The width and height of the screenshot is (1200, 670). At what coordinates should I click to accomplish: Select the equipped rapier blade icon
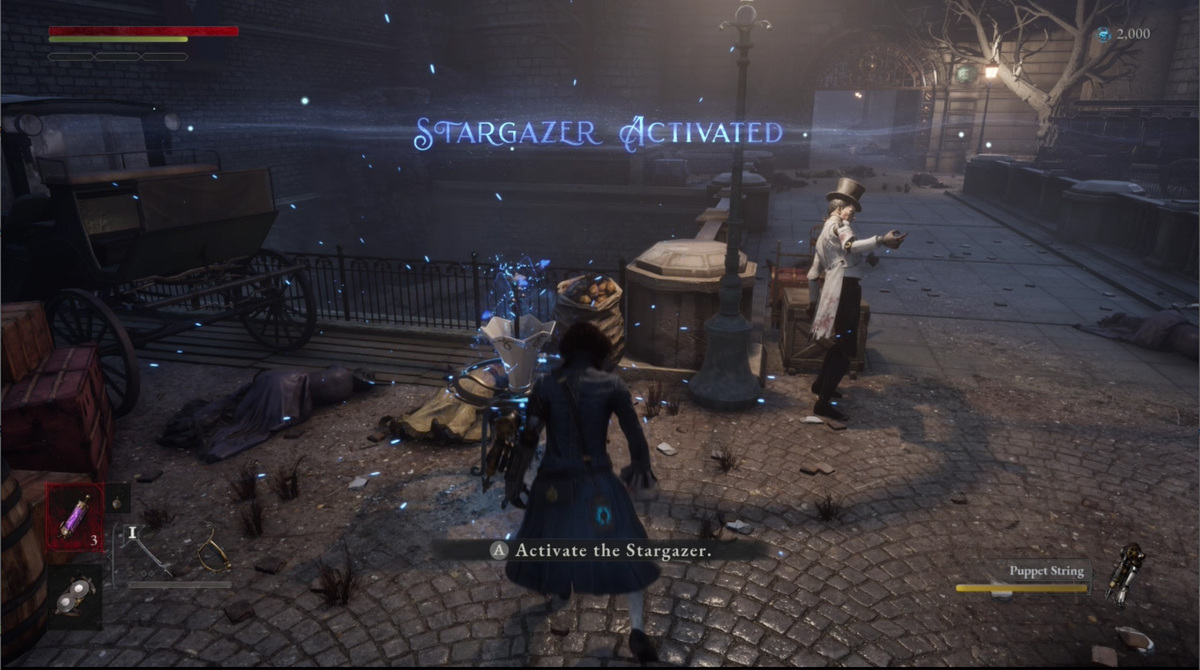point(148,549)
